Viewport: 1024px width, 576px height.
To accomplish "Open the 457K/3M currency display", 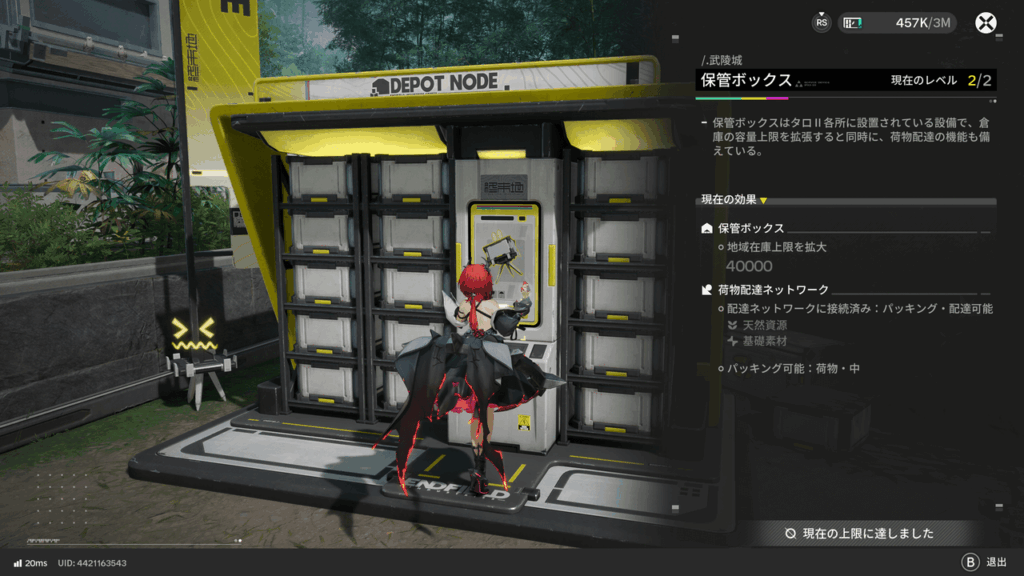I will tap(897, 23).
